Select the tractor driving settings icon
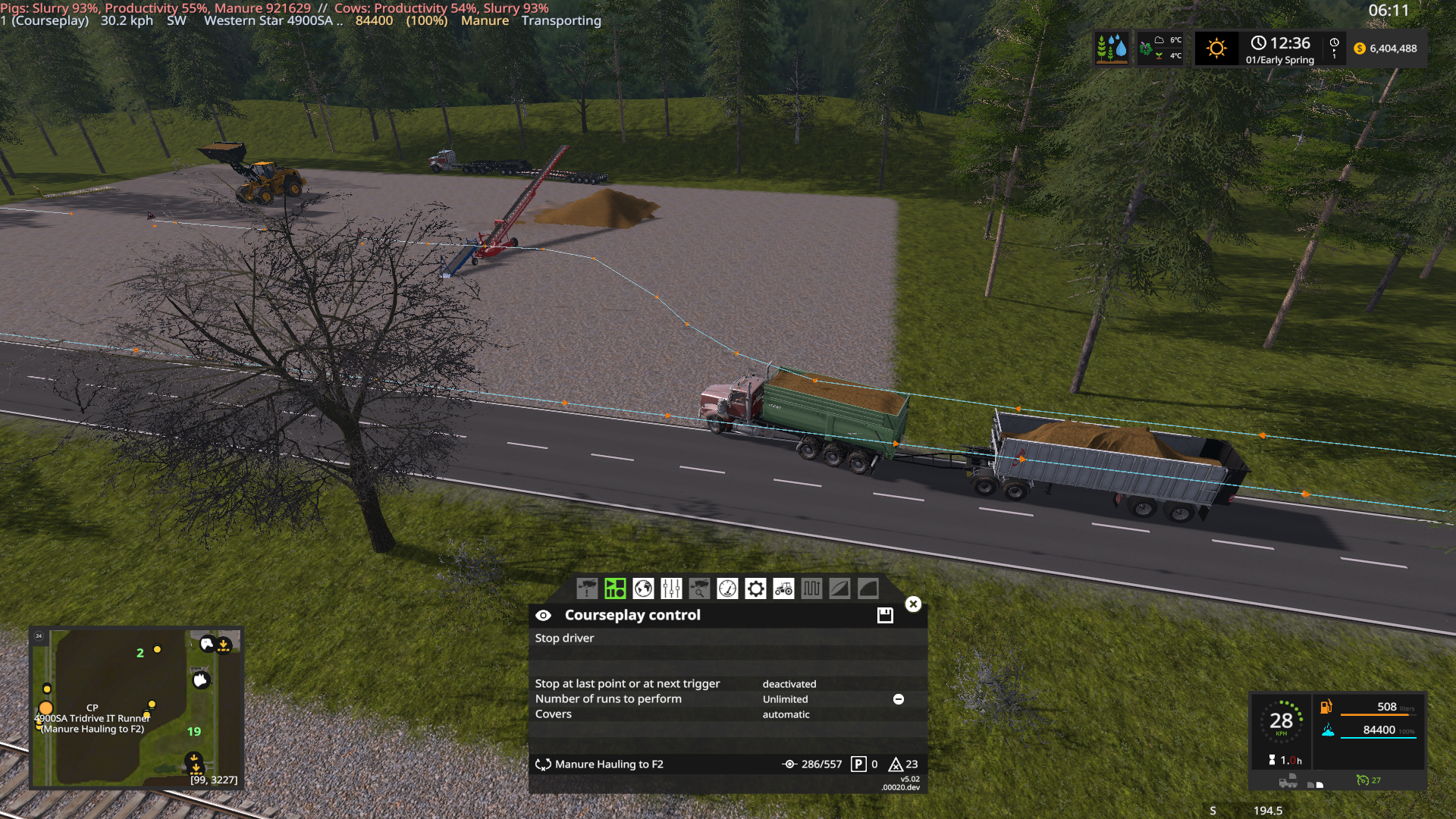This screenshot has width=1456, height=819. tap(783, 588)
